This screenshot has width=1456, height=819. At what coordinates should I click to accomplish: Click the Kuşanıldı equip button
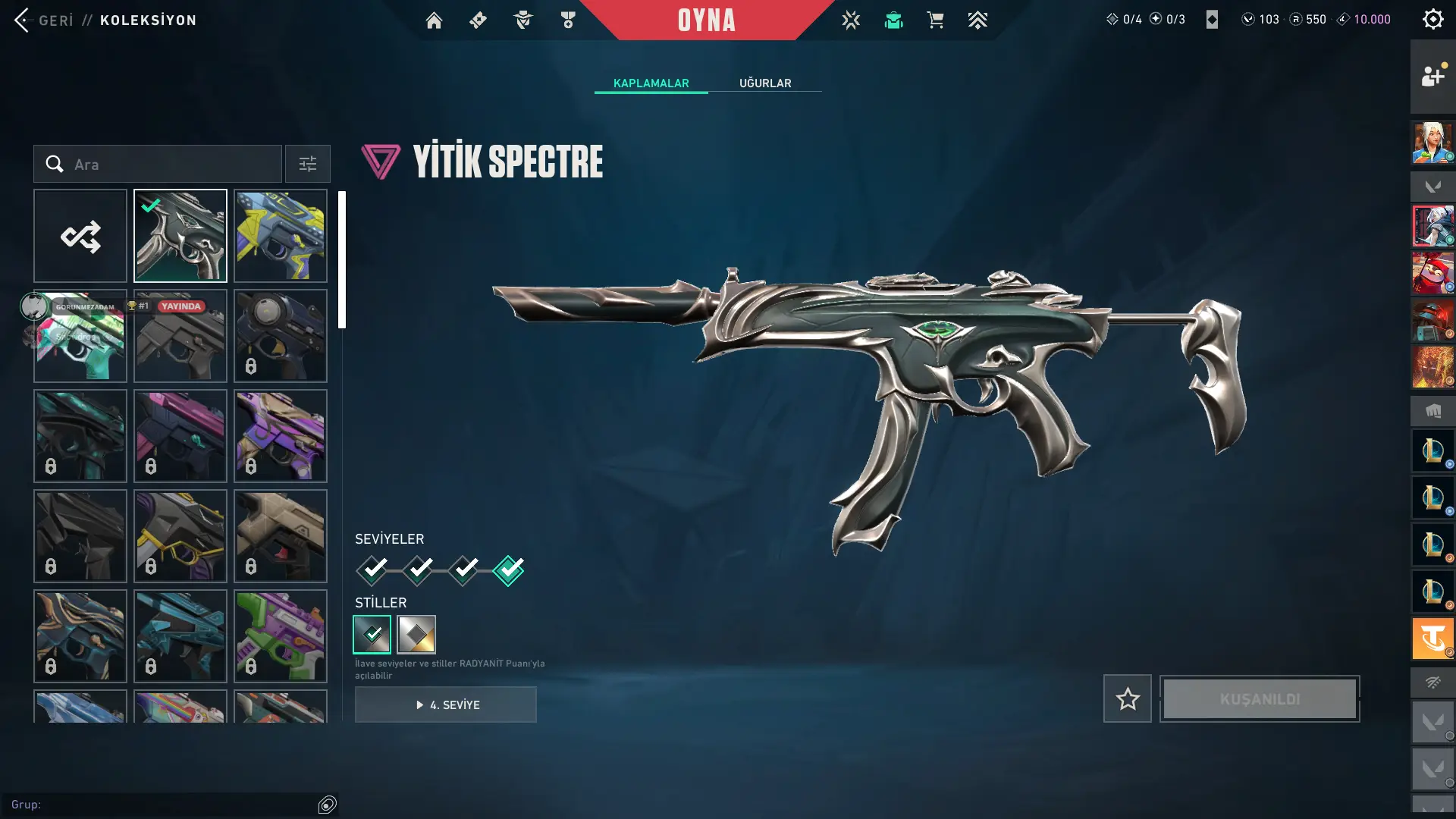(1260, 698)
